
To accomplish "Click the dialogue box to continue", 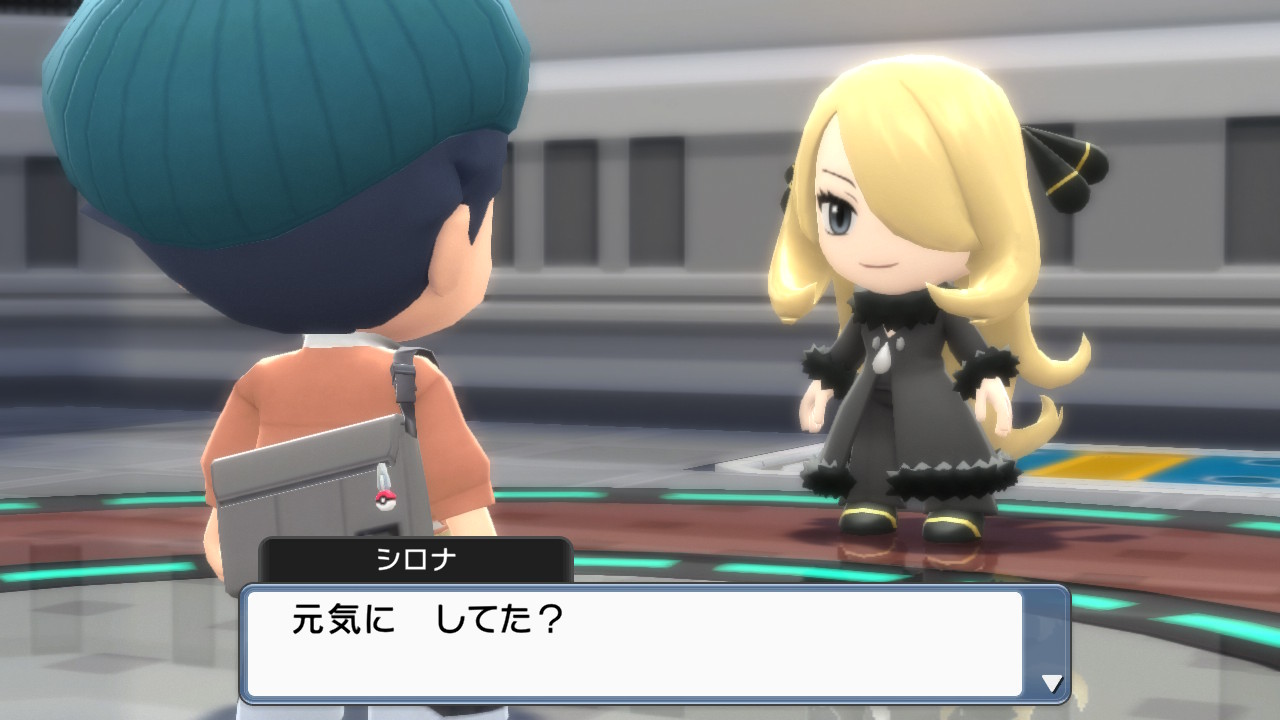I will 650,640.
